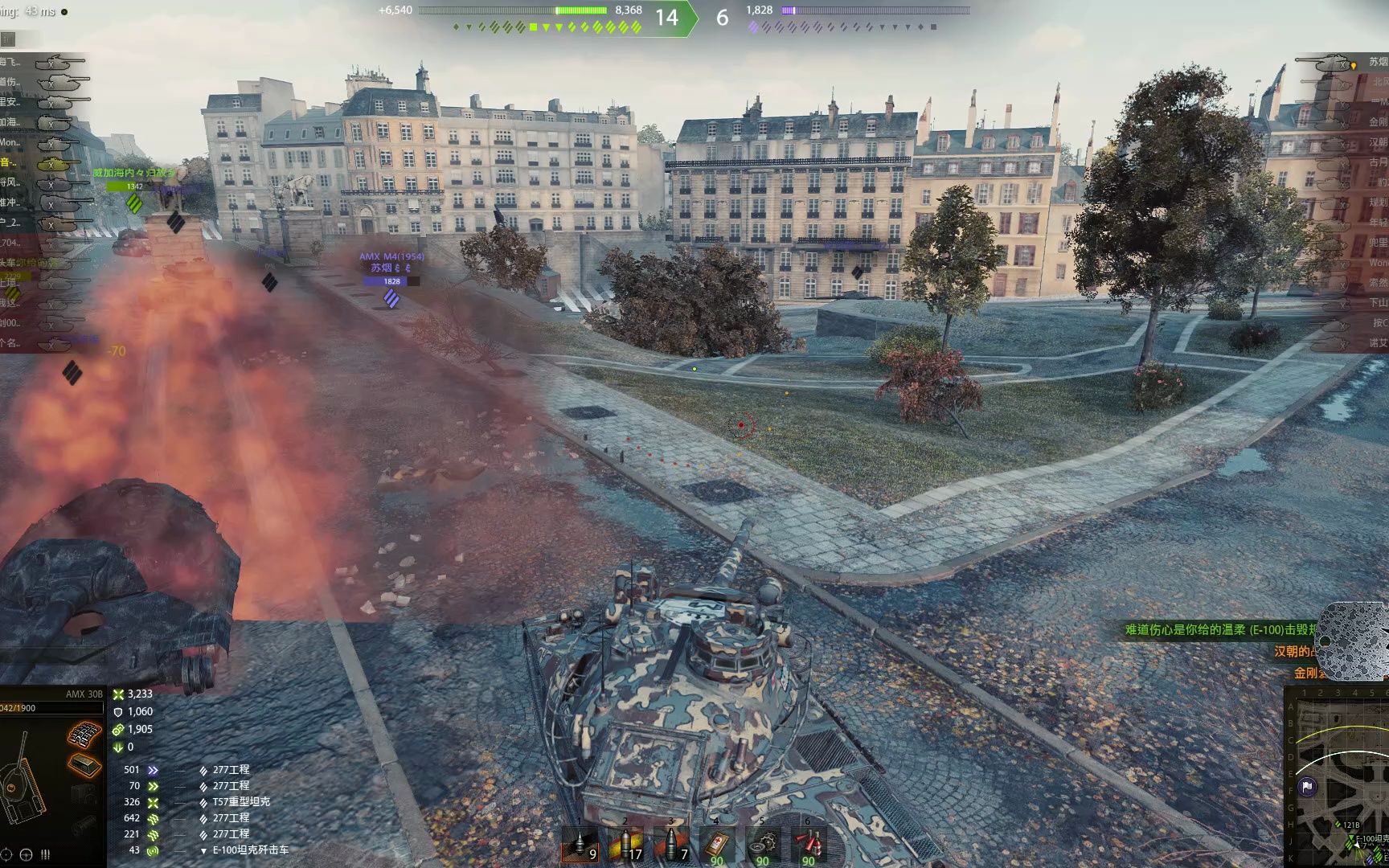The height and width of the screenshot is (868, 1389).
Task: Switch to the shell with 17 rounds
Action: 625,845
